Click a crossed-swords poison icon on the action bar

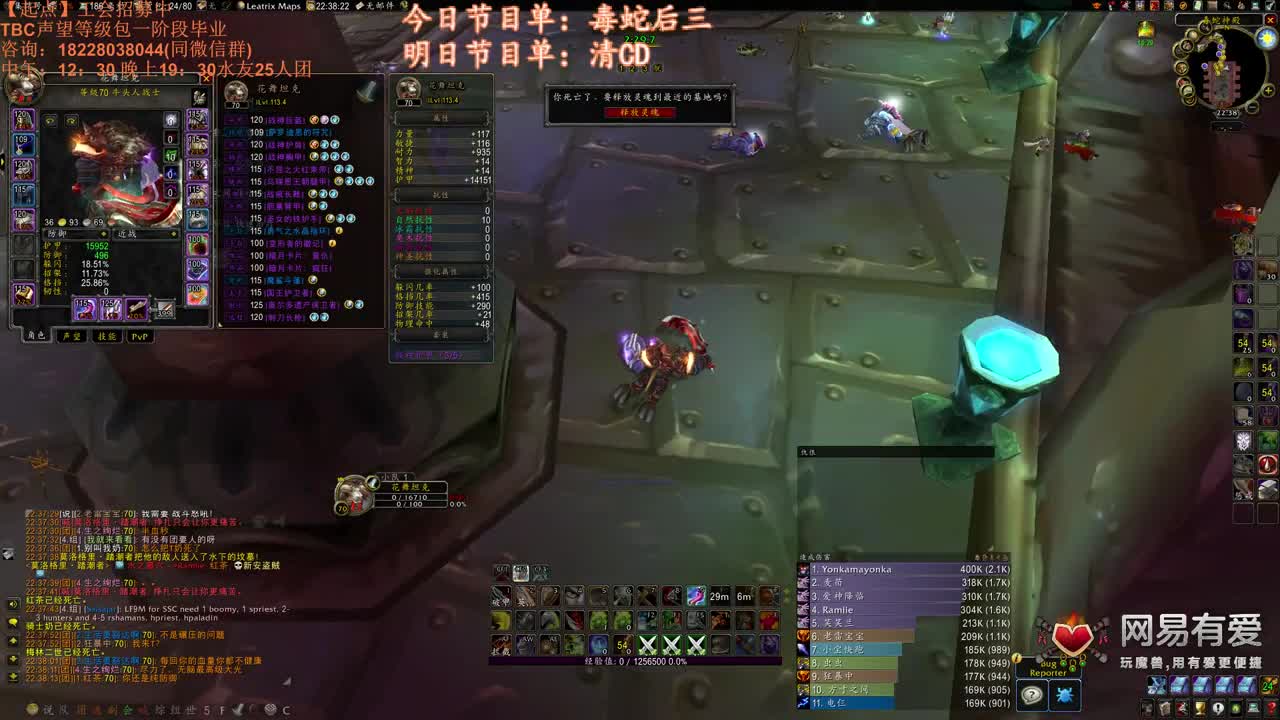(x=646, y=645)
